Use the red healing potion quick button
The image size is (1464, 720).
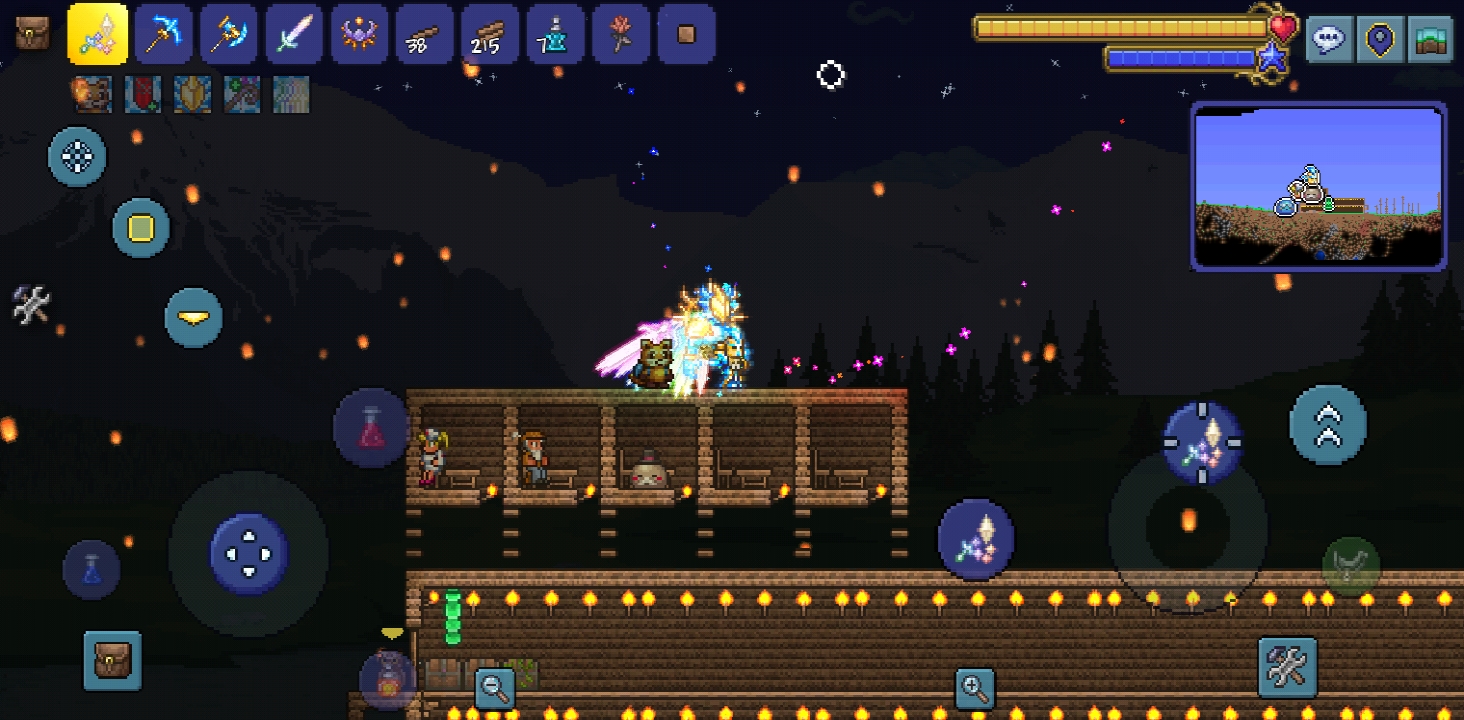[x=371, y=428]
